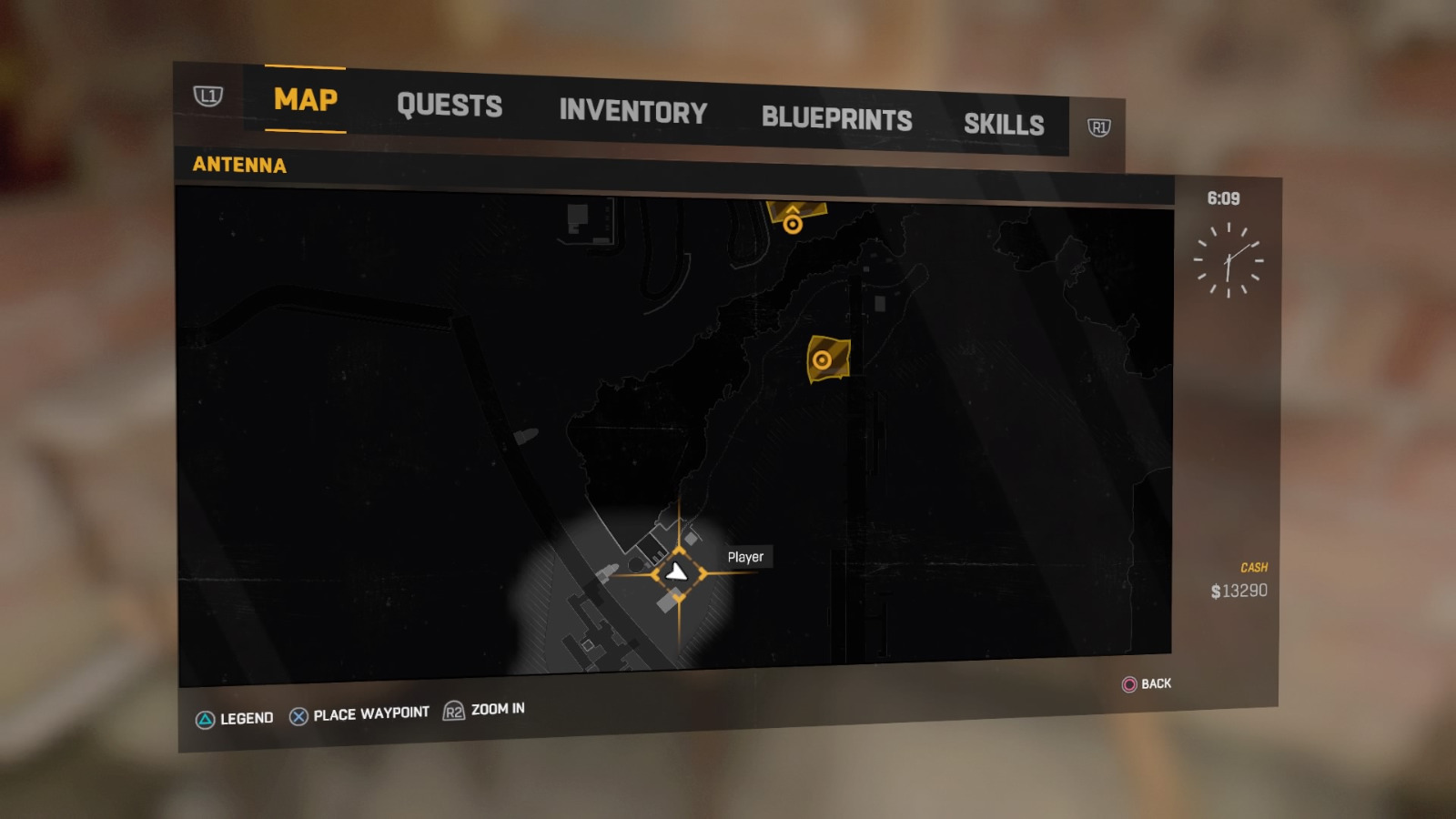This screenshot has height=819, width=1456.
Task: Click the cash amount $13290
Action: tap(1239, 590)
